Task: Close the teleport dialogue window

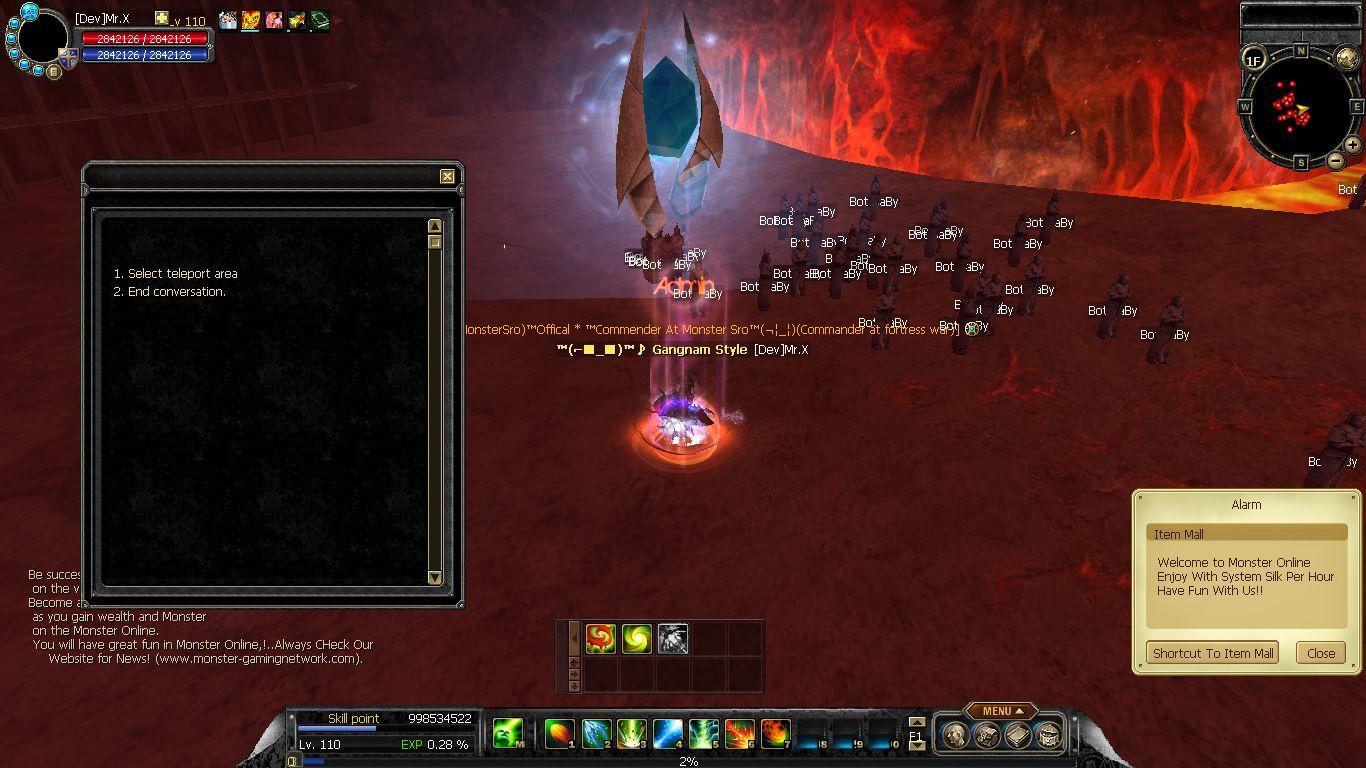Action: pyautogui.click(x=447, y=177)
